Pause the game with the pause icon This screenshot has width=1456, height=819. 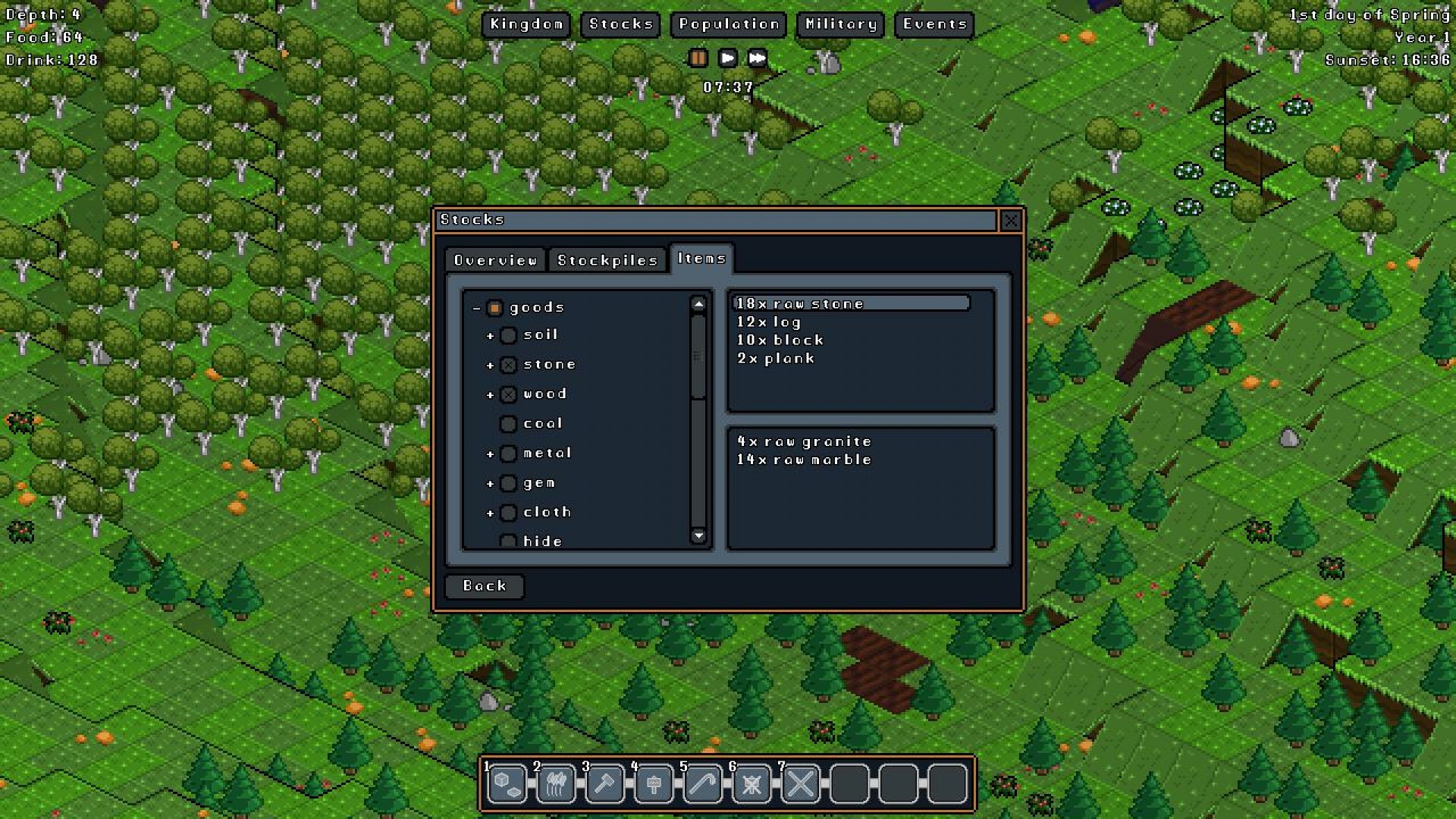(x=698, y=58)
